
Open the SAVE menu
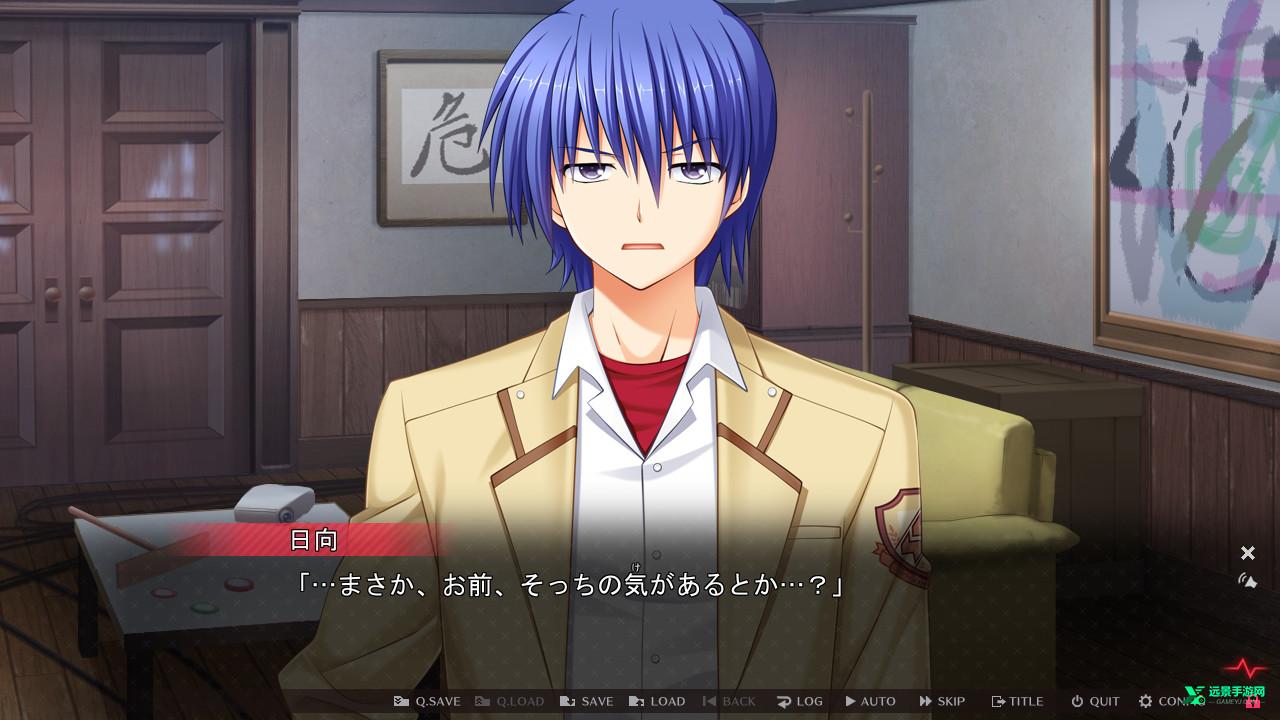(x=586, y=701)
